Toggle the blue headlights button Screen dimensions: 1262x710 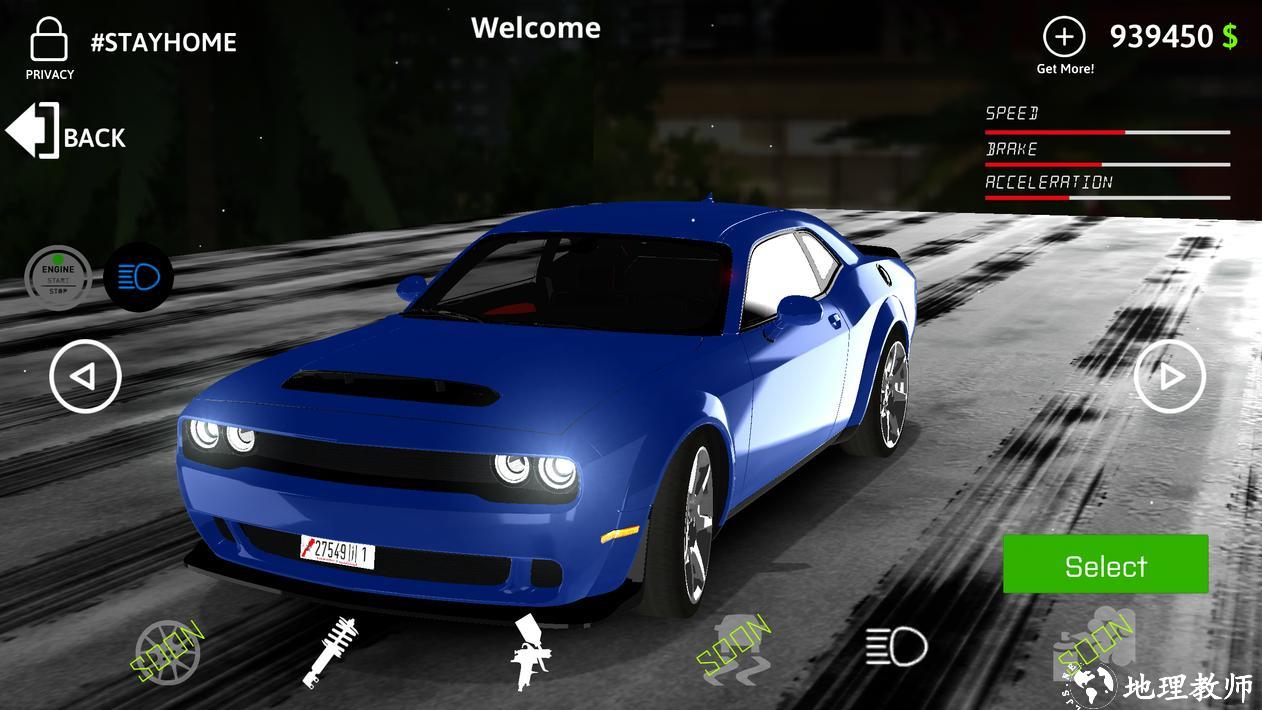138,277
